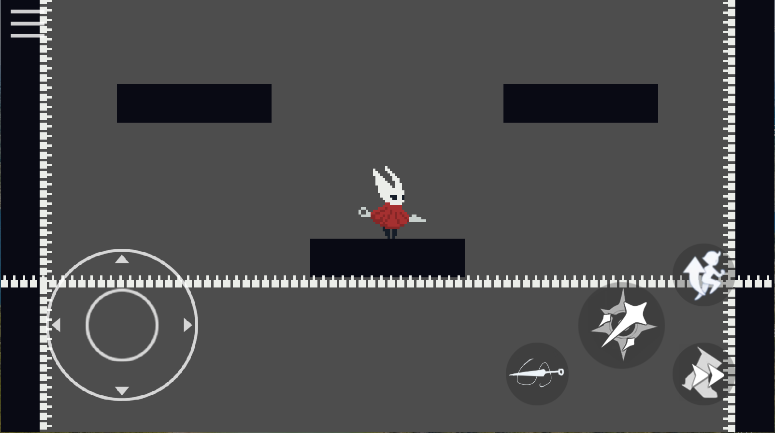Tap the joystick's down arrow

coord(122,390)
